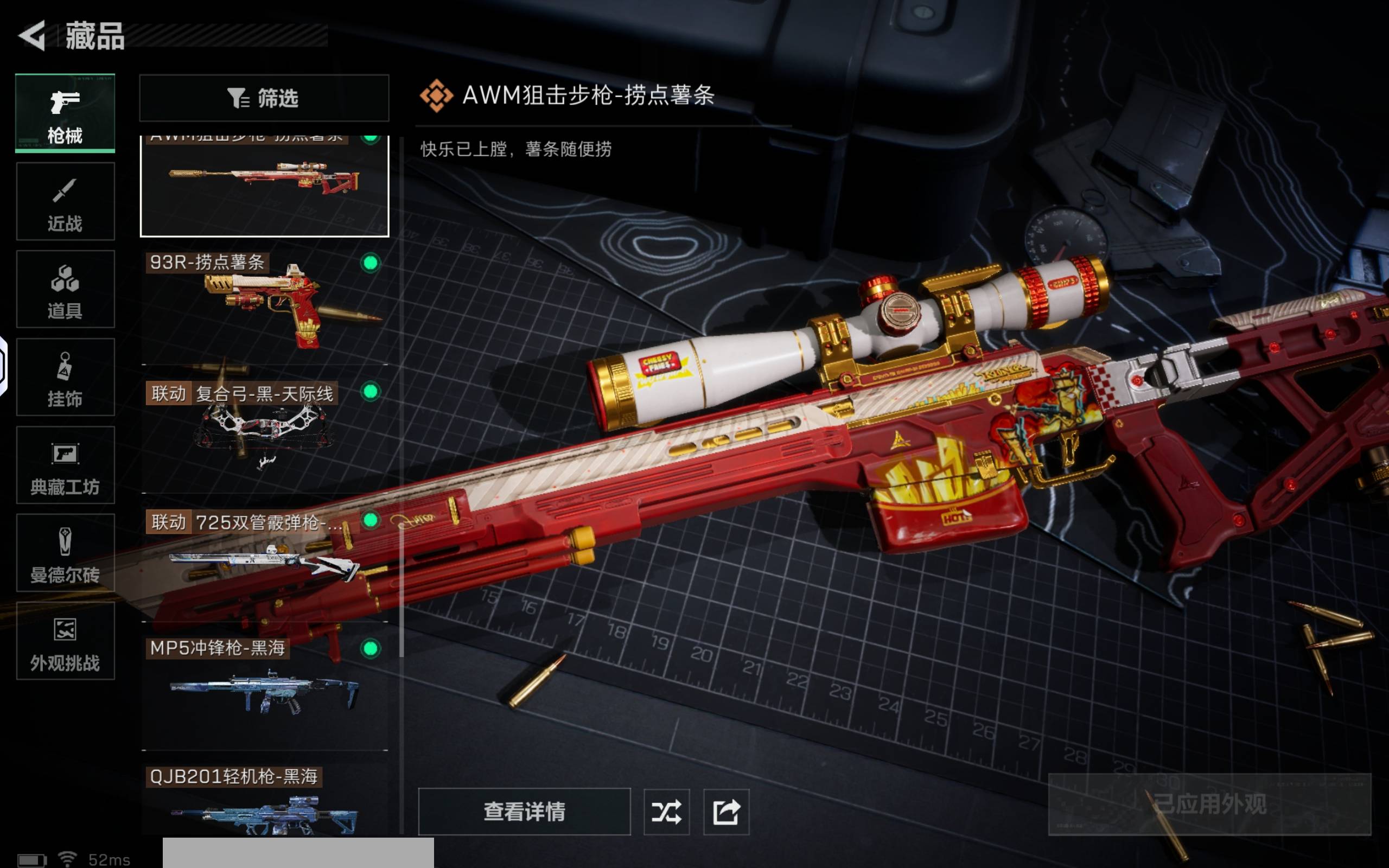
Task: Click the 已应用外观 applied appearance button
Action: tap(1209, 805)
